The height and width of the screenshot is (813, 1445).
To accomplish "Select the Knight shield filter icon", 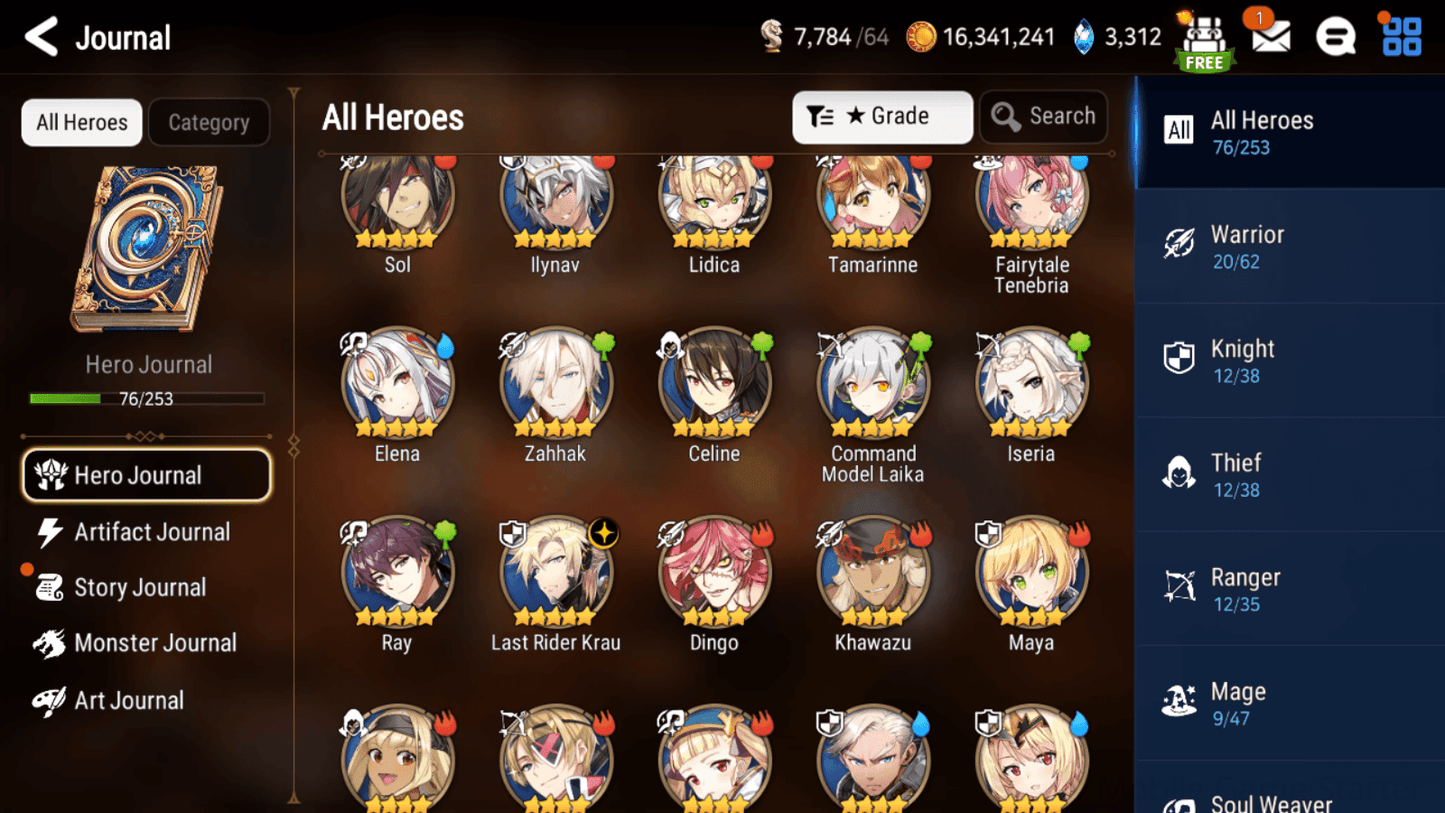I will [x=1180, y=360].
